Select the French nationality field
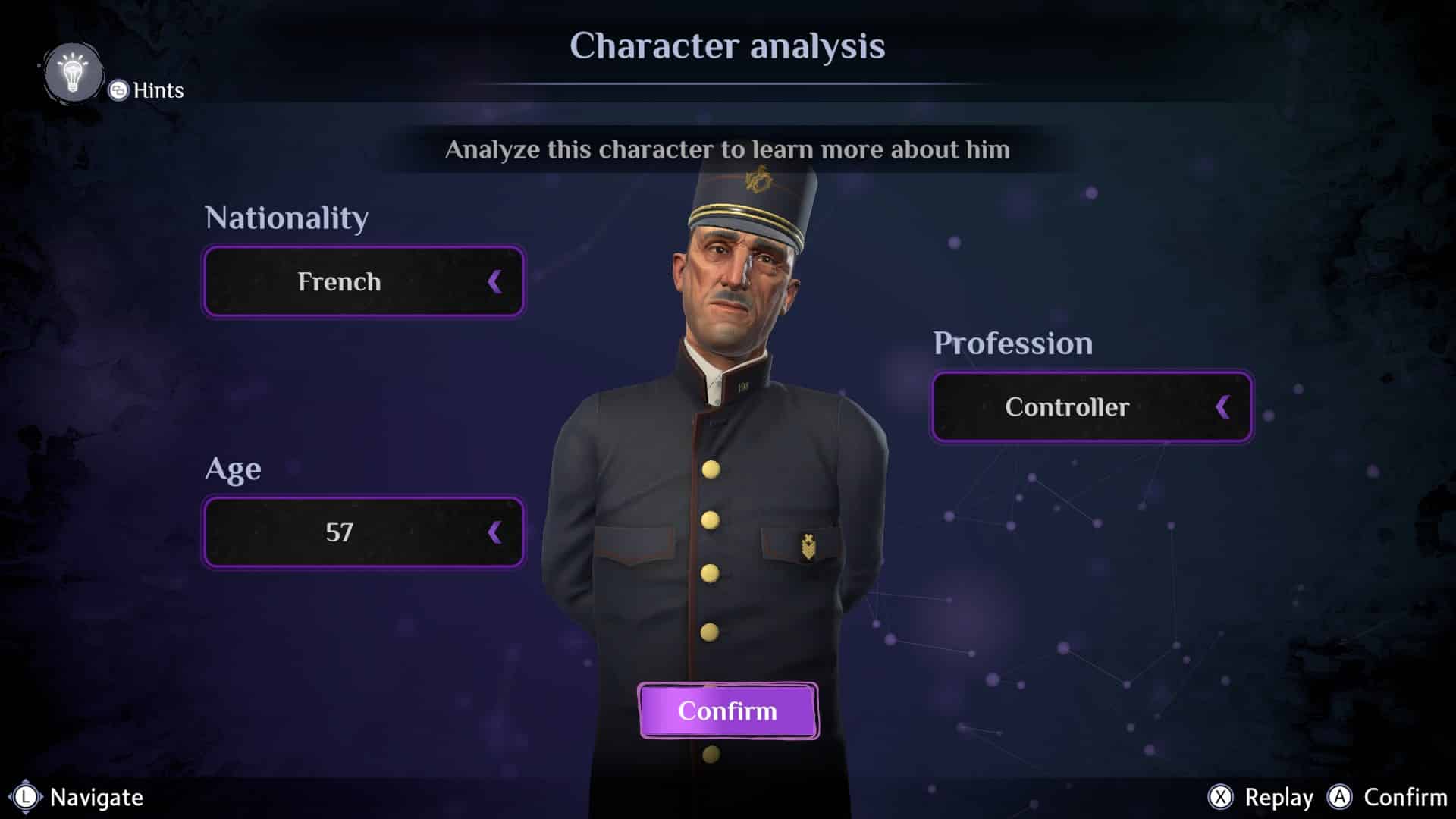 [x=362, y=281]
